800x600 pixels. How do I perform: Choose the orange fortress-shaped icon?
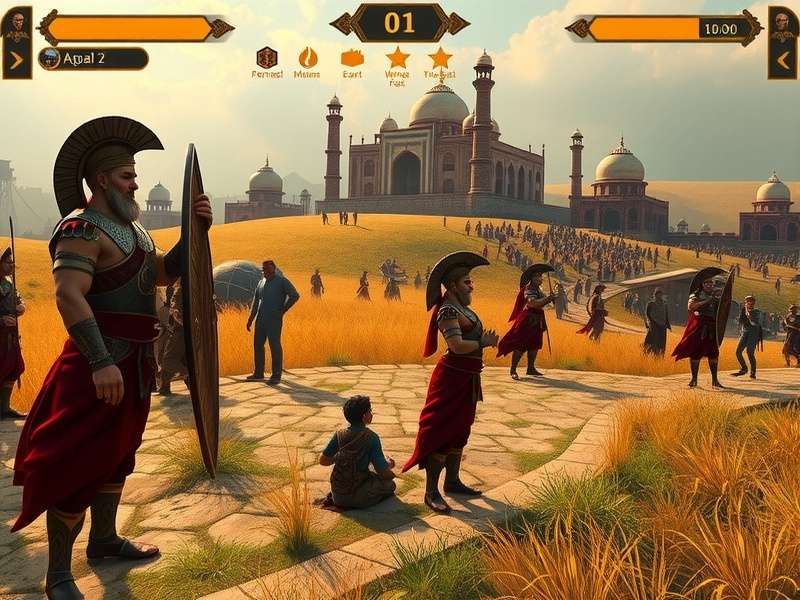tap(352, 57)
